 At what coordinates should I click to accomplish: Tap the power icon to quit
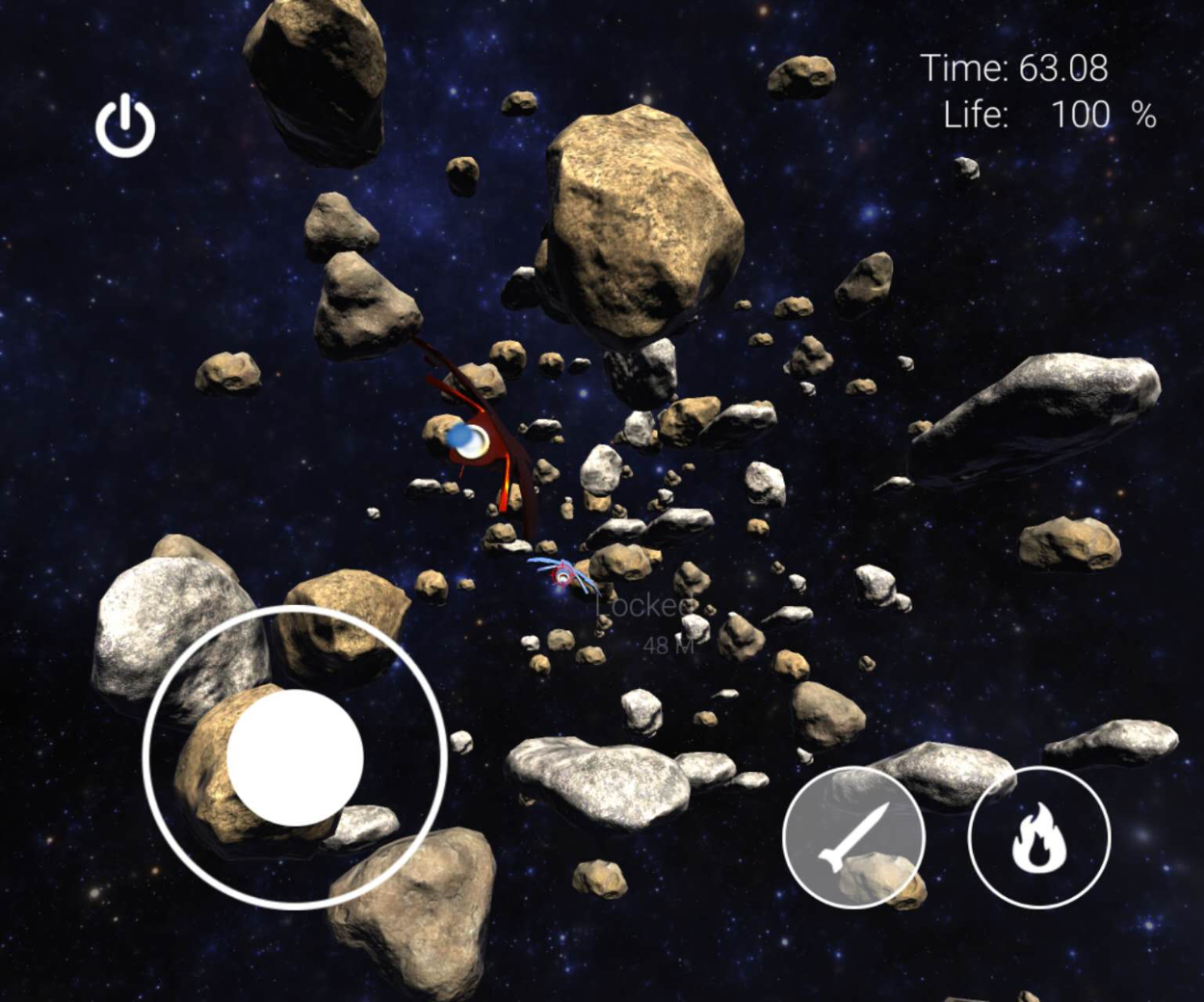point(125,126)
